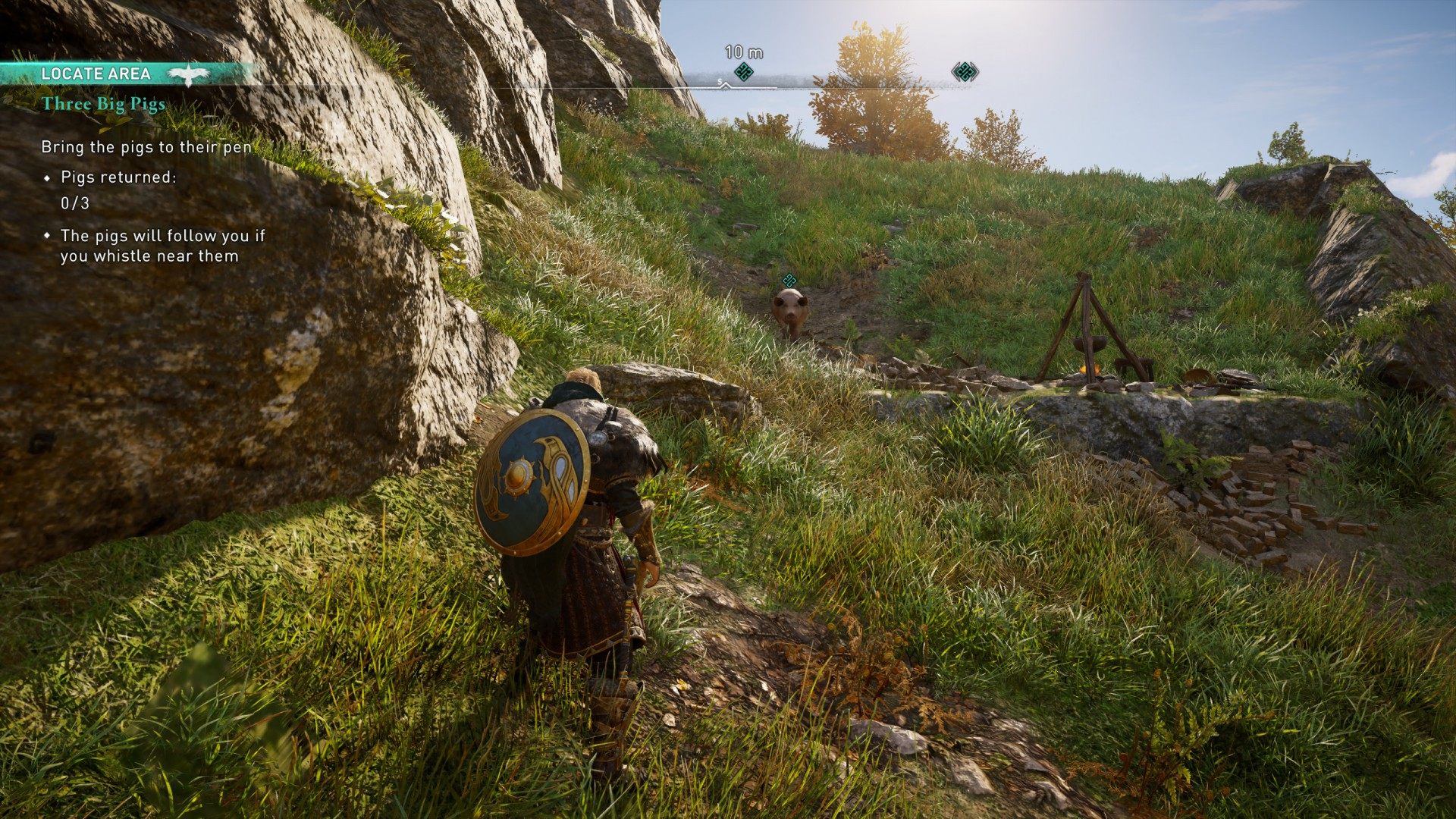Select the Pigs returned objective line

[x=118, y=177]
